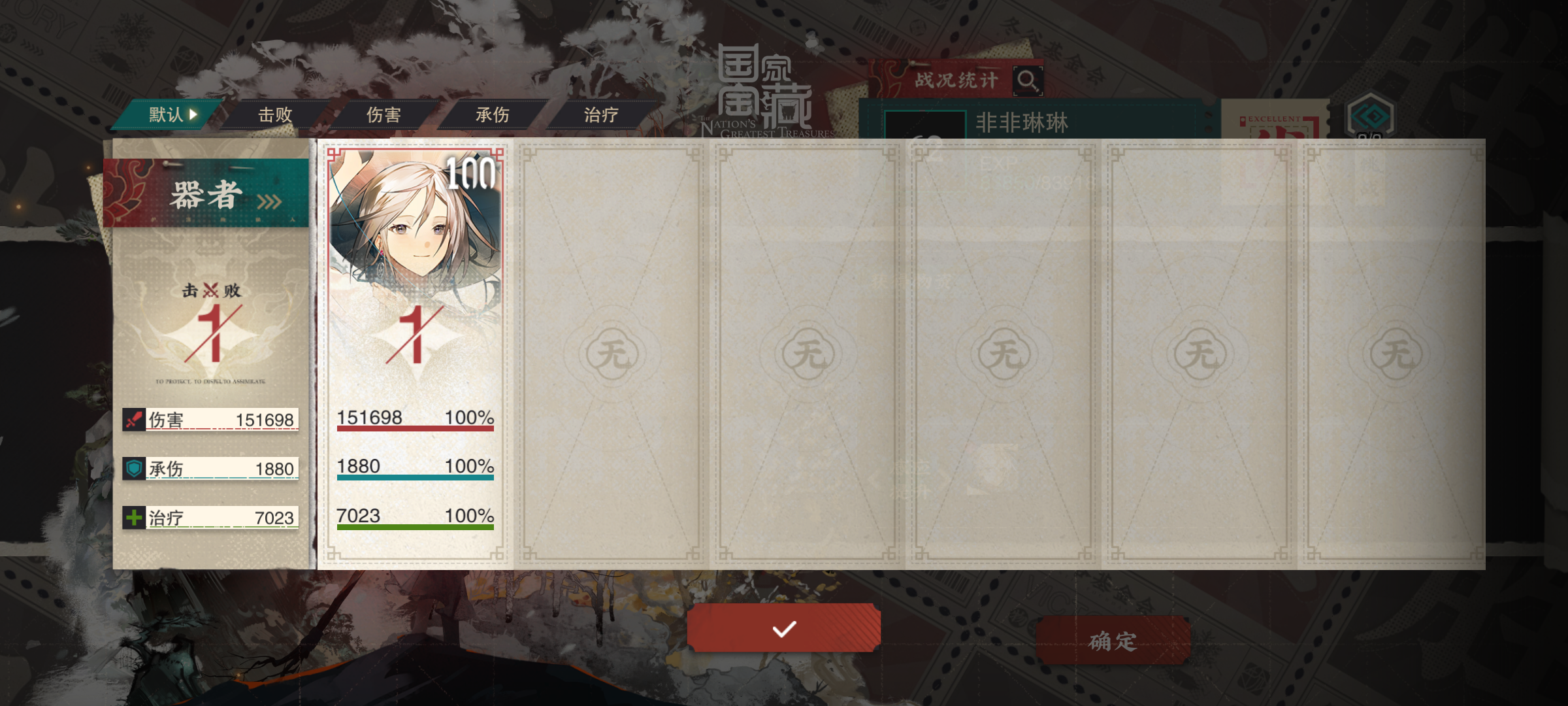Switch to the 治疗 tab
Image resolution: width=1568 pixels, height=706 pixels.
(x=602, y=114)
